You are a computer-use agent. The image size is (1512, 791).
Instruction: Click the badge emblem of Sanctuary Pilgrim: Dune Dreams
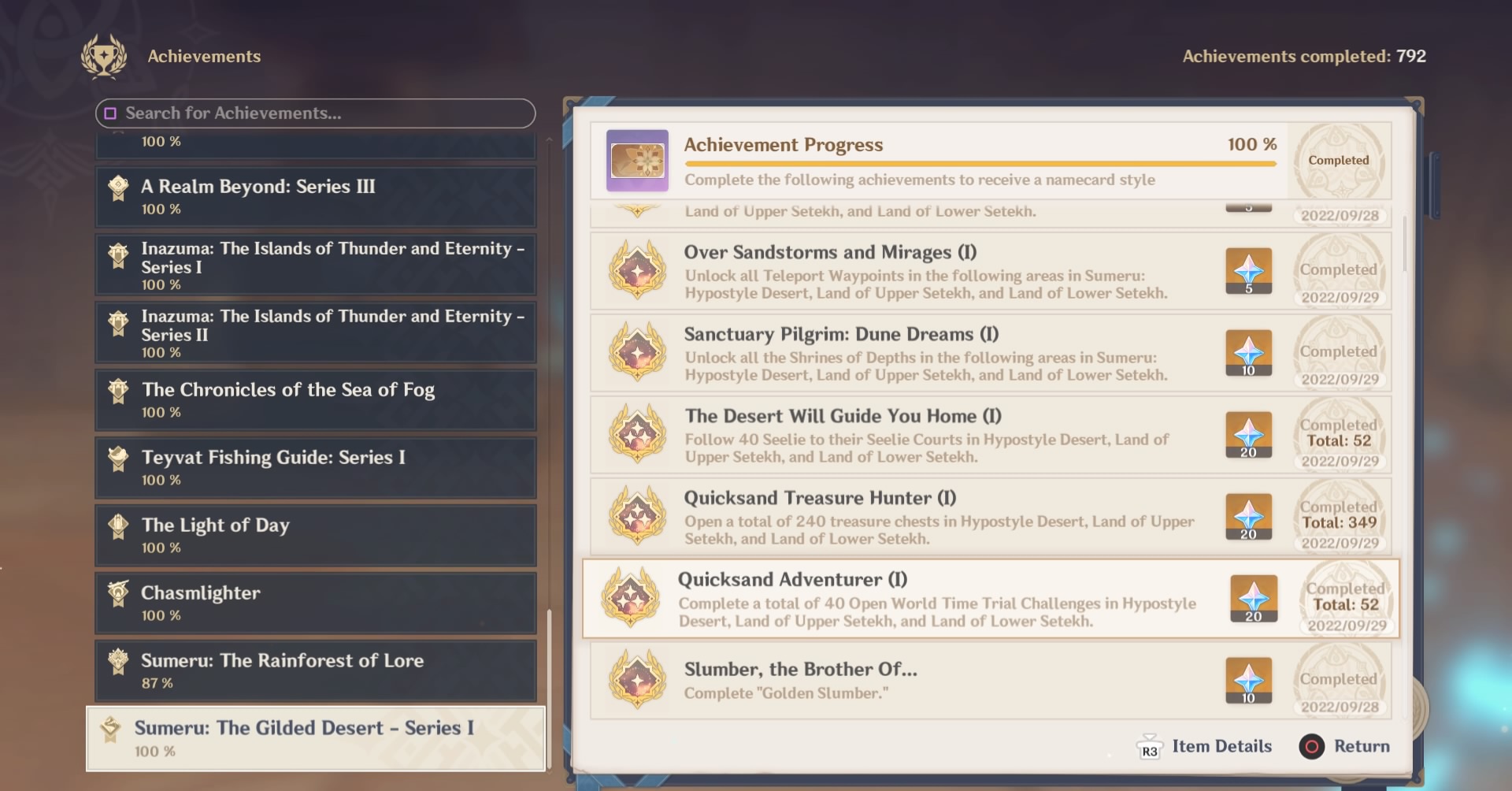click(636, 353)
